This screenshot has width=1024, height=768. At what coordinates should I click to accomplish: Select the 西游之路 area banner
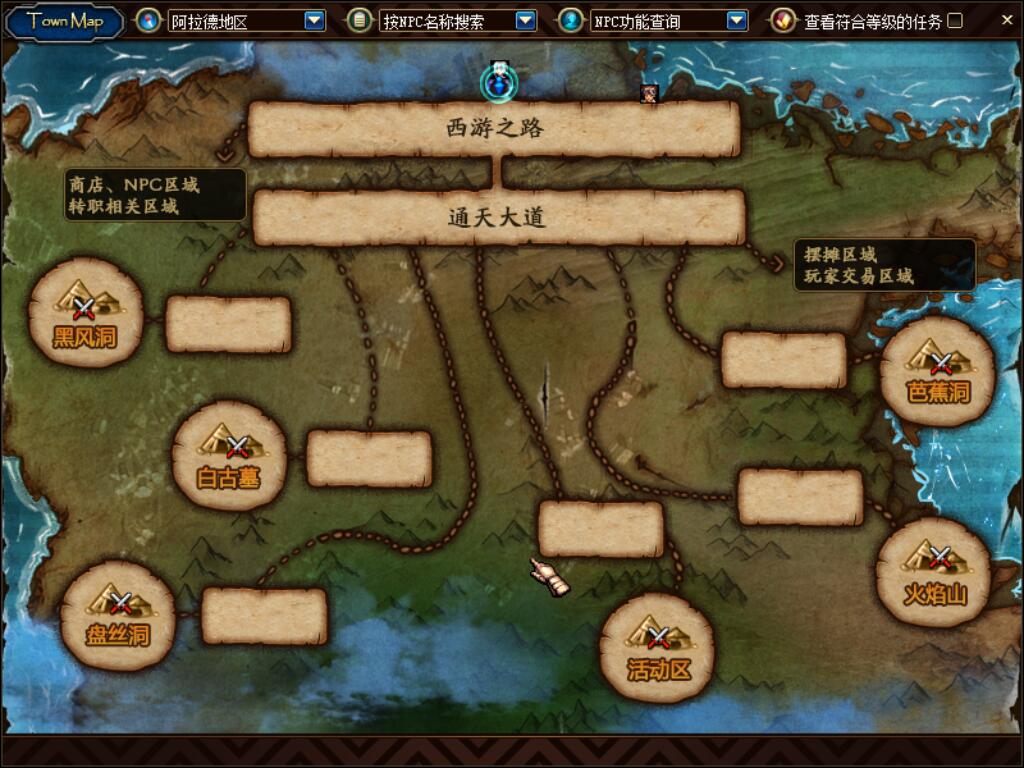(494, 129)
